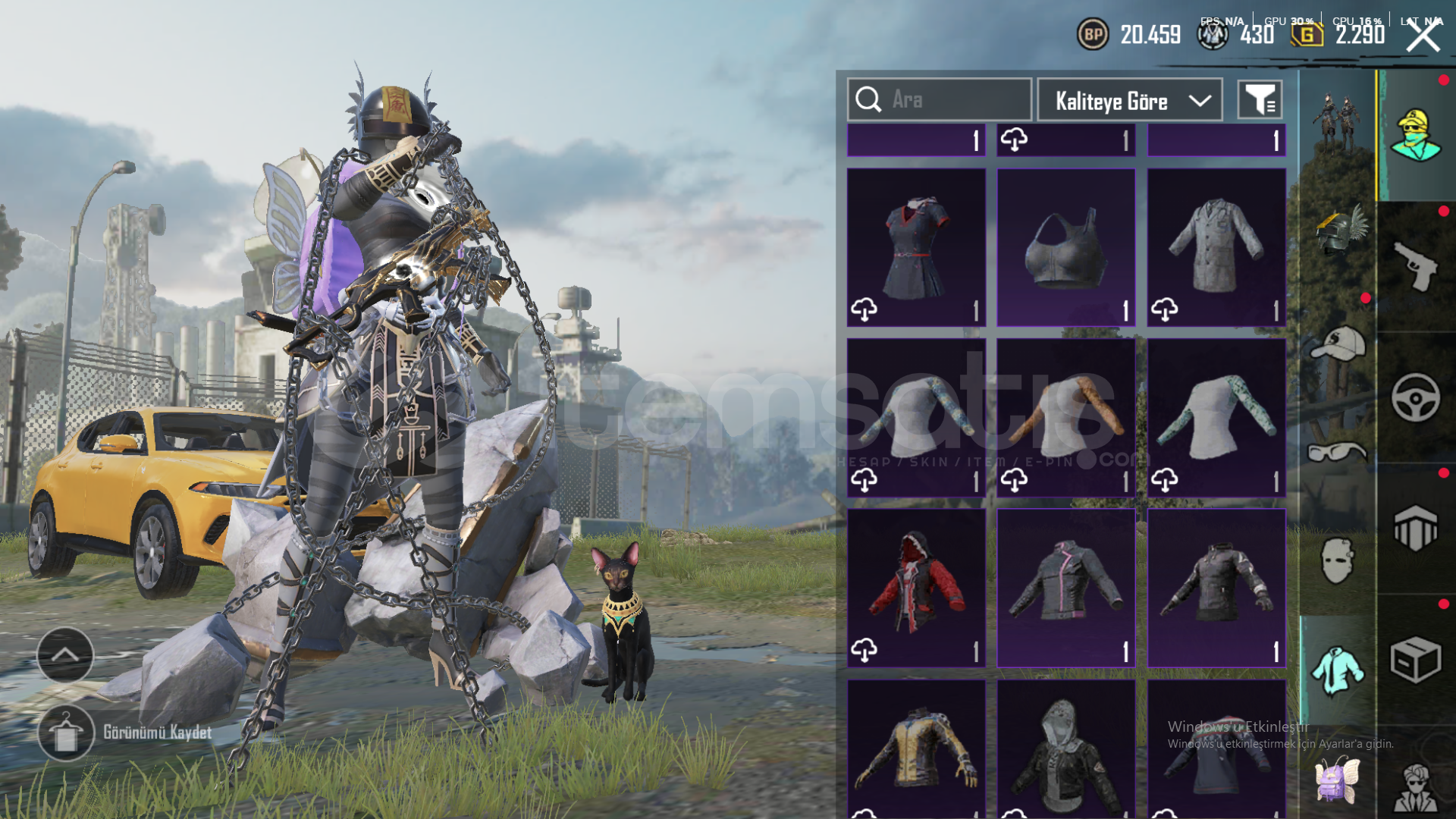Viewport: 1456px width, 819px height.
Task: Choose the face mask category
Action: pos(1338,561)
